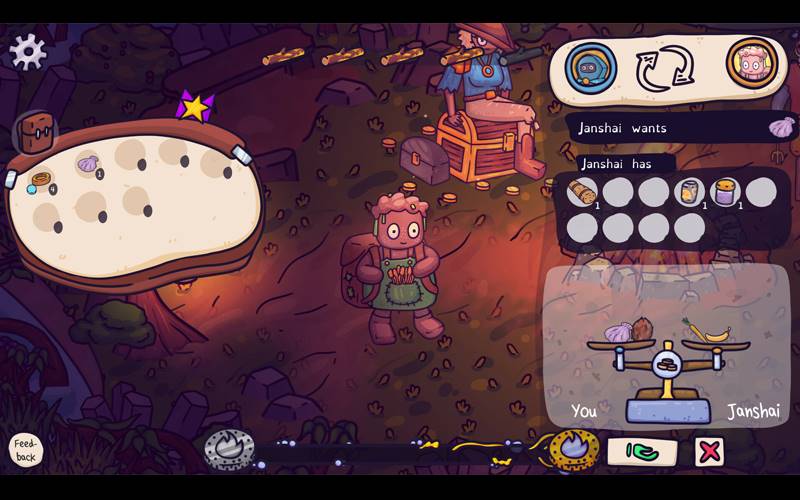Click the yellow star on the inventory
The height and width of the screenshot is (500, 800).
pyautogui.click(x=194, y=106)
